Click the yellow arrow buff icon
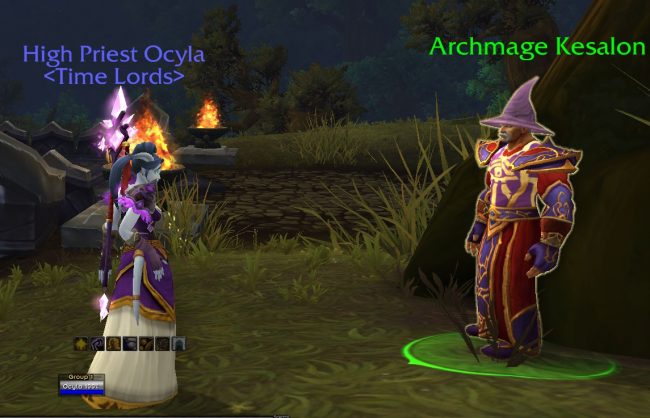Viewport: 650px width, 418px height. 81,344
